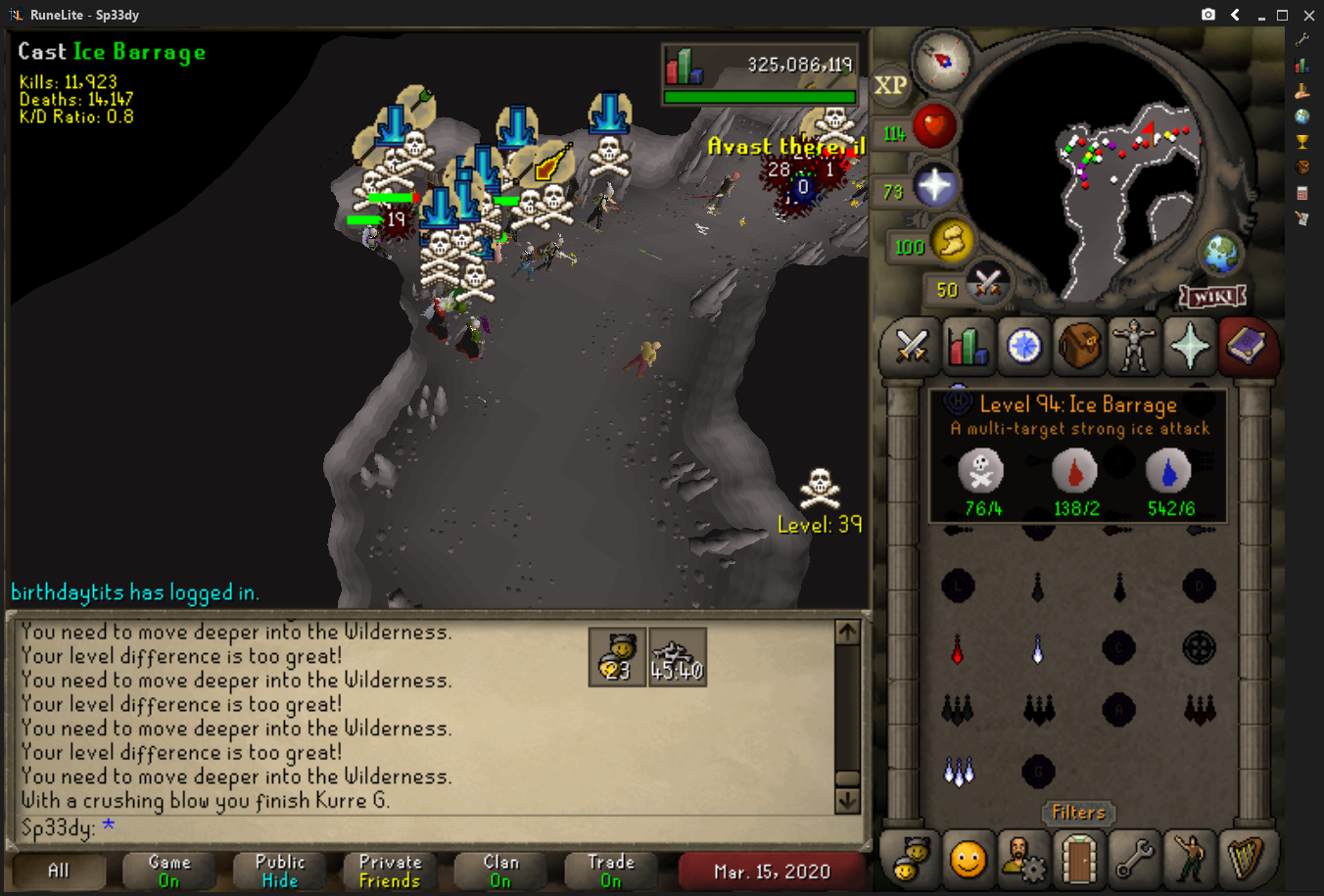Click the Filters button in spellbook
Screen dimensions: 1324x896
coord(1078,813)
